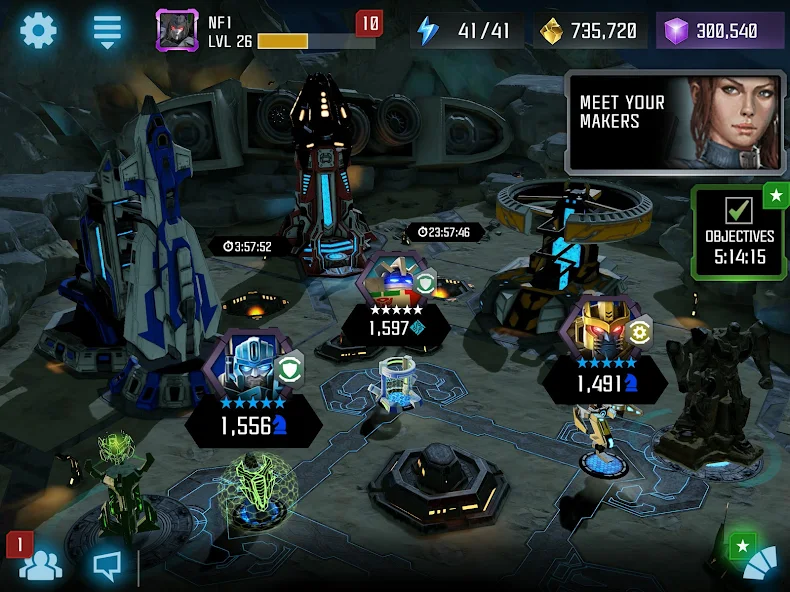Open the gear settings menu
This screenshot has height=592, width=790.
tap(38, 30)
